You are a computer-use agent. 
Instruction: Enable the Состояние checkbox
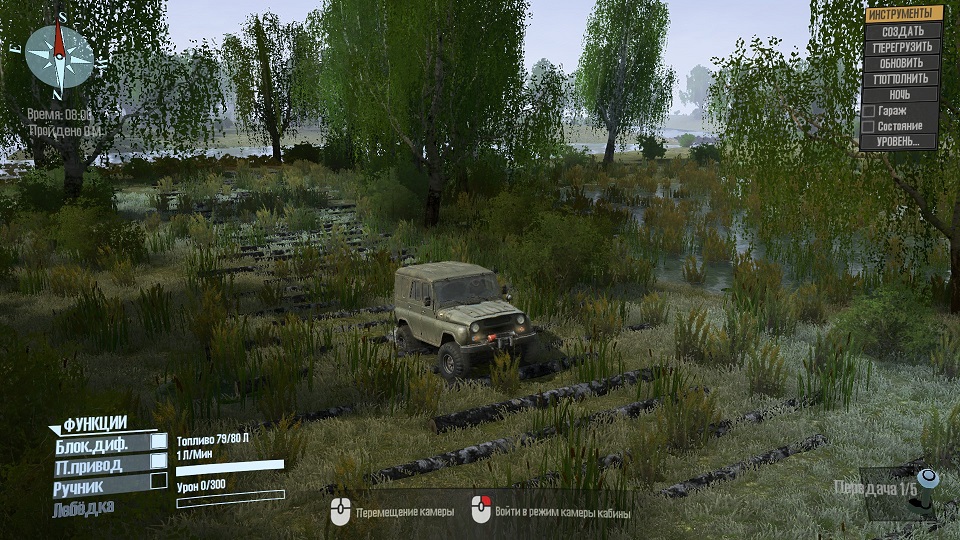click(869, 127)
